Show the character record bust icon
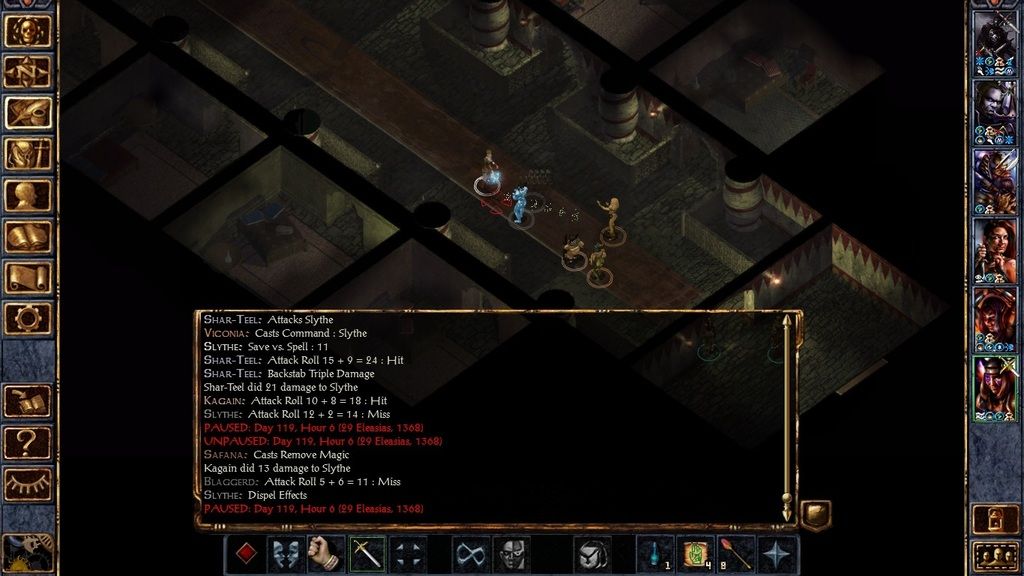The height and width of the screenshot is (576, 1024). (x=27, y=195)
